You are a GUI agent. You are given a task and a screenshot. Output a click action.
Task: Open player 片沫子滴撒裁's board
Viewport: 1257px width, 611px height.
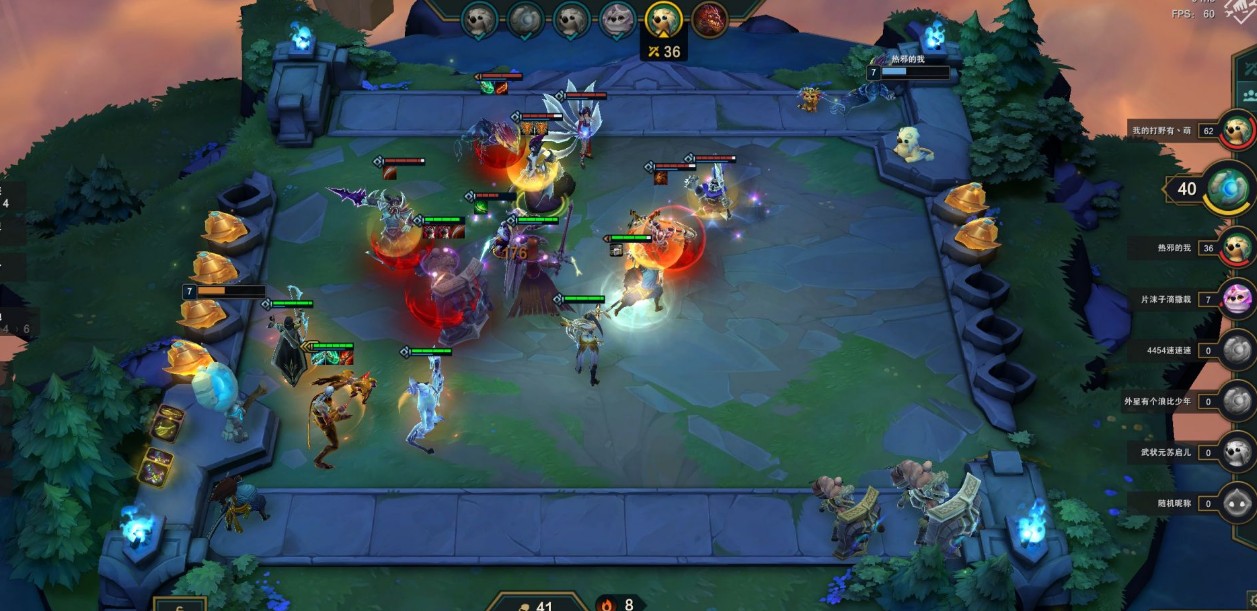[1238, 299]
